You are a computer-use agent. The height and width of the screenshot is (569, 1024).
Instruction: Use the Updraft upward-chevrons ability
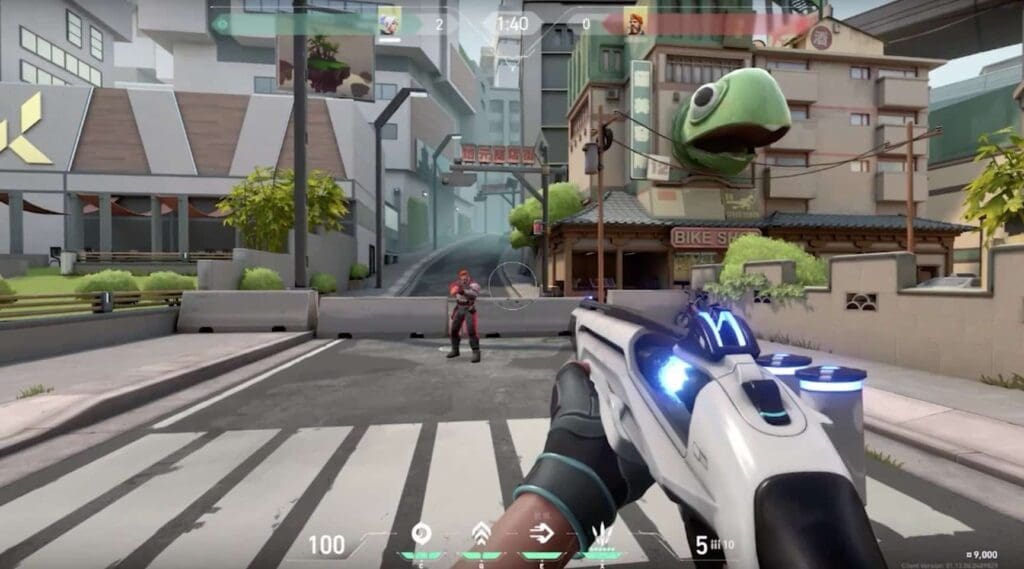[481, 535]
